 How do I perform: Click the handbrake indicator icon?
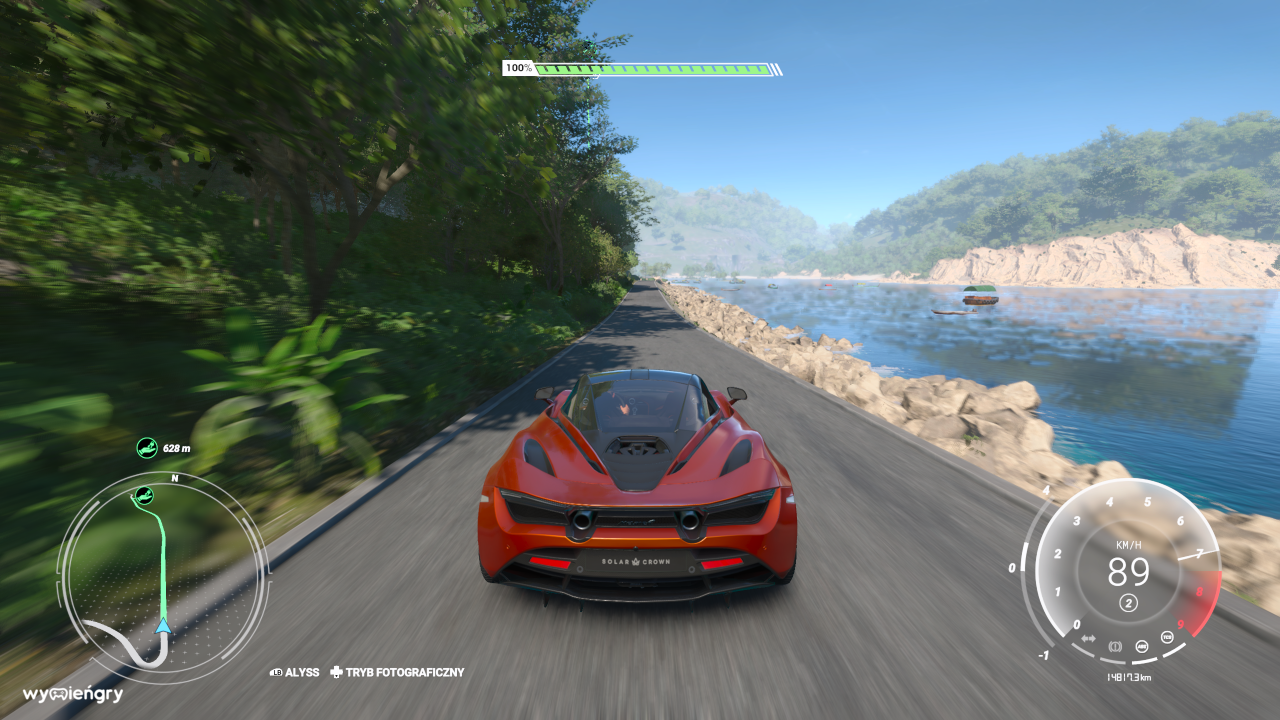[1114, 645]
